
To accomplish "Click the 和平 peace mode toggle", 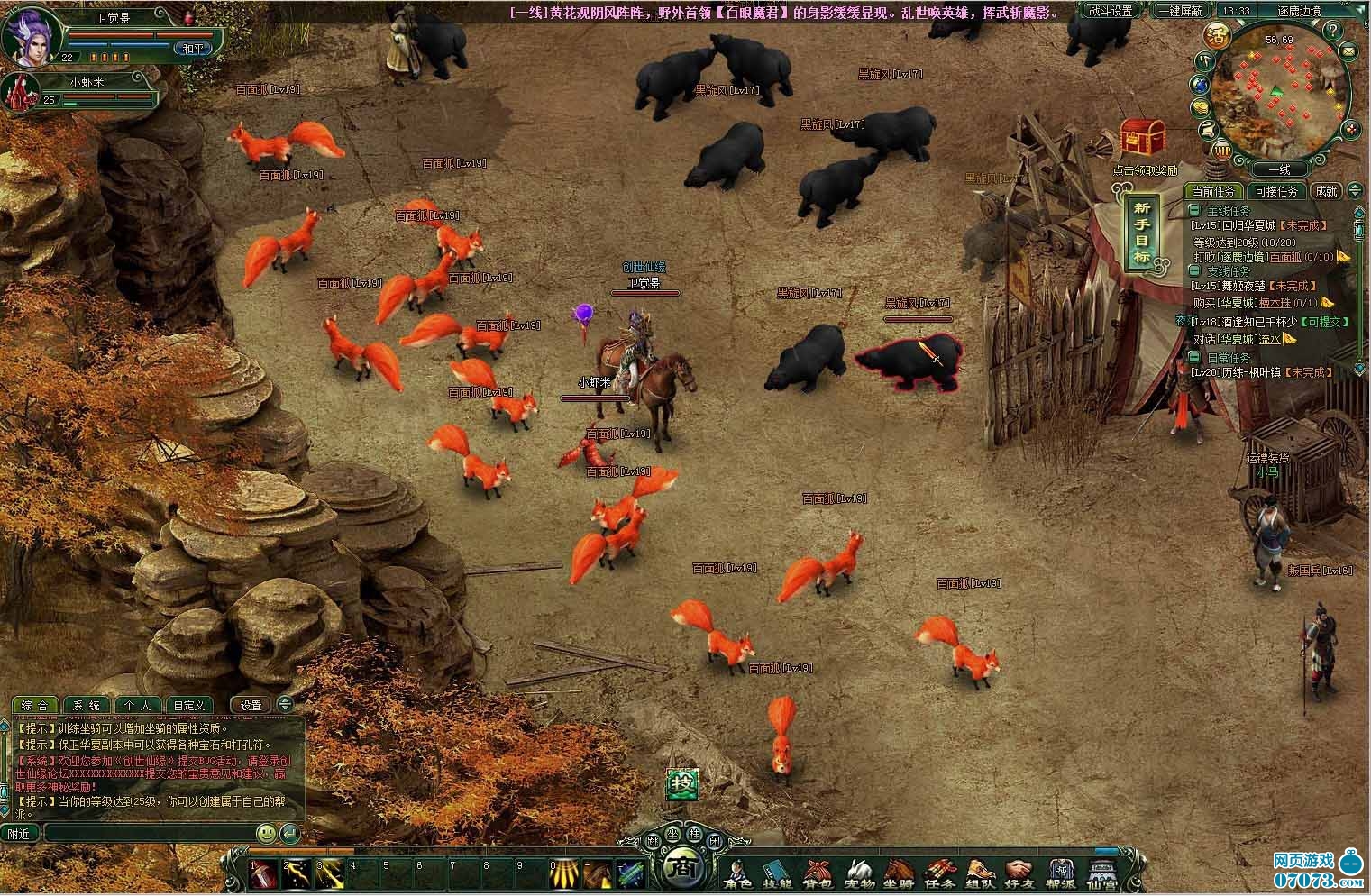I will pos(194,49).
